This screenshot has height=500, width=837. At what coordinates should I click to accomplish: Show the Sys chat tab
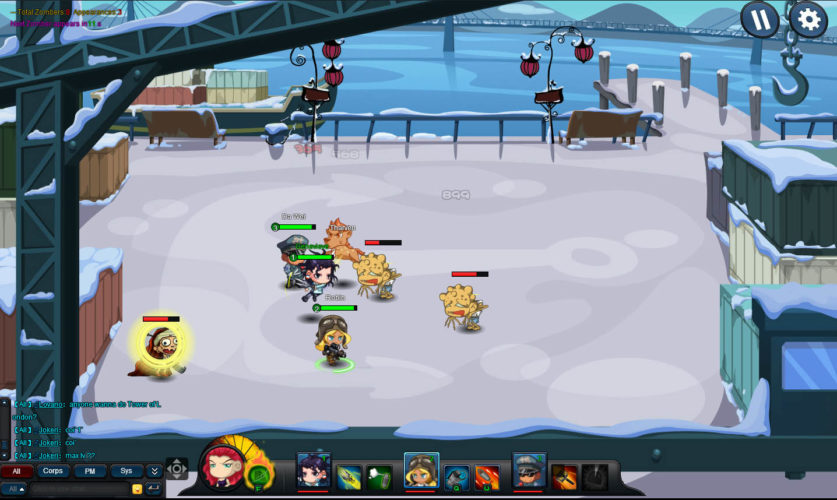pyautogui.click(x=126, y=470)
